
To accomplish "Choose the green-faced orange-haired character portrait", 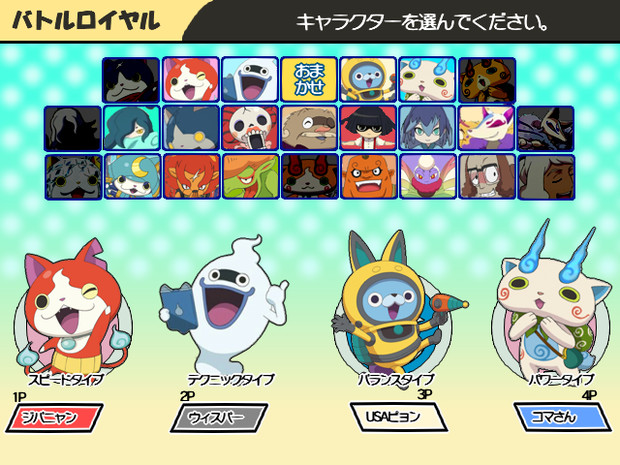I will click(x=250, y=176).
